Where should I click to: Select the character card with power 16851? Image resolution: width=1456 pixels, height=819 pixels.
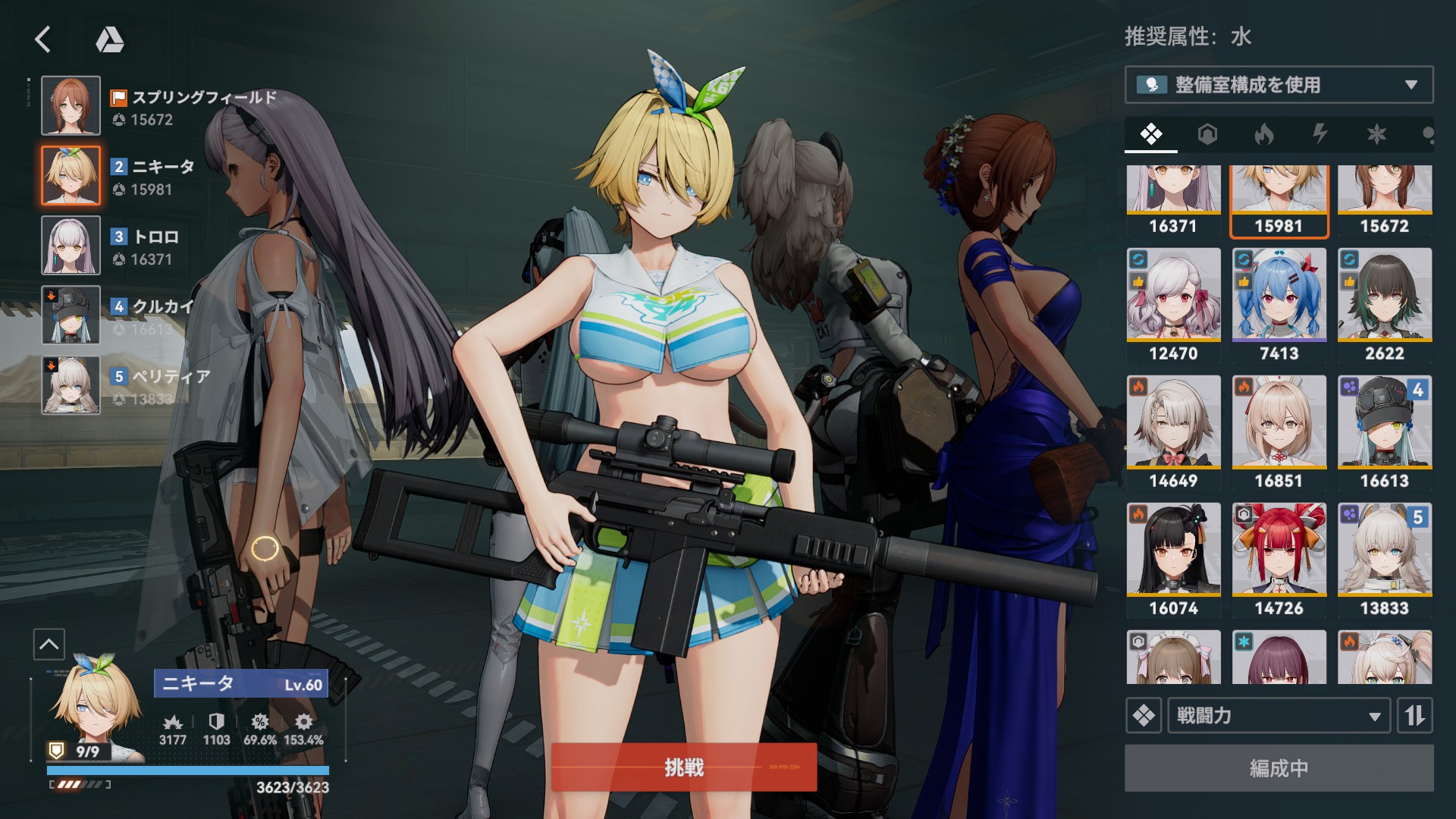click(1279, 432)
